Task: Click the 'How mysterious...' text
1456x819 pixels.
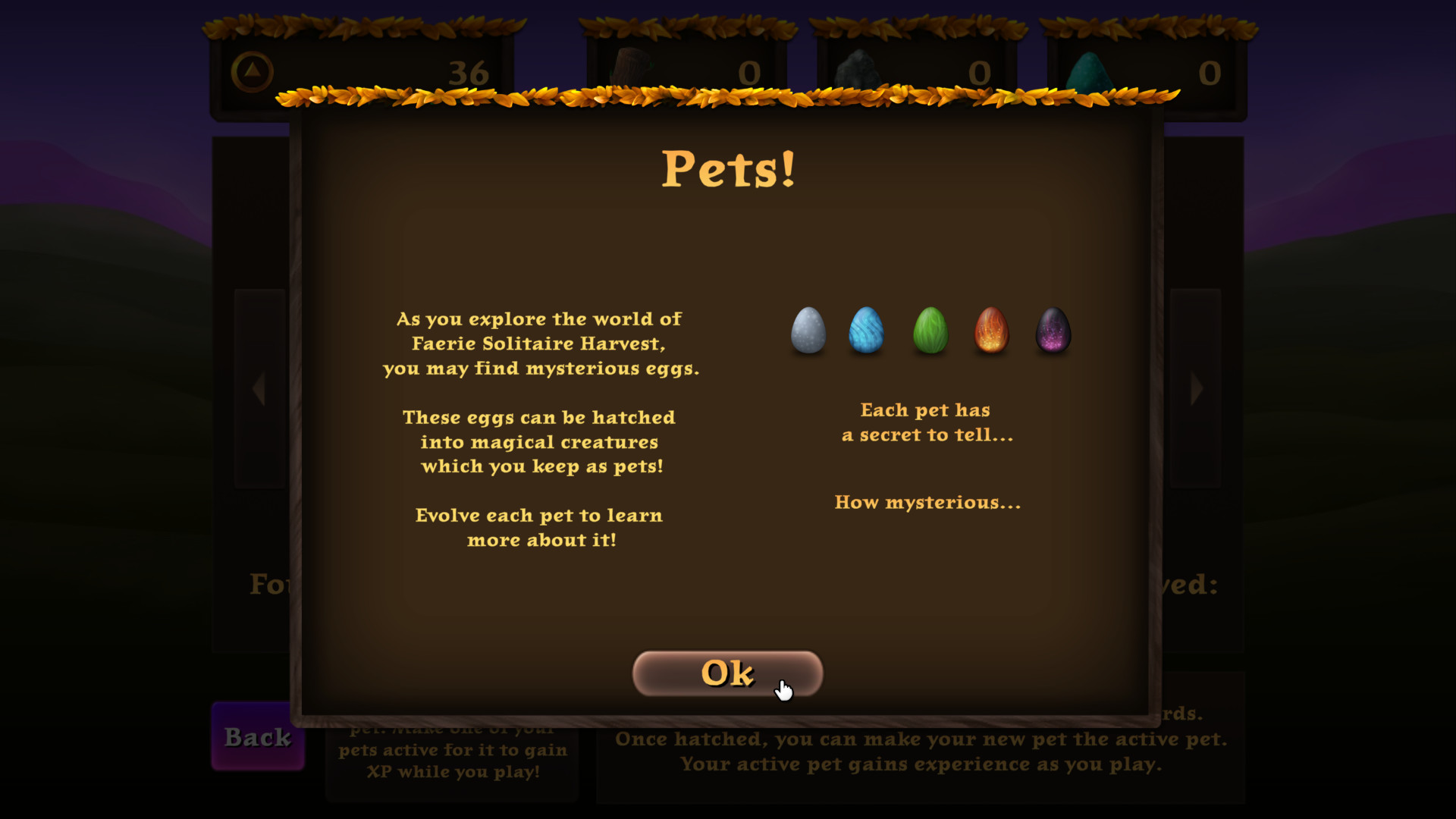Action: (x=927, y=502)
